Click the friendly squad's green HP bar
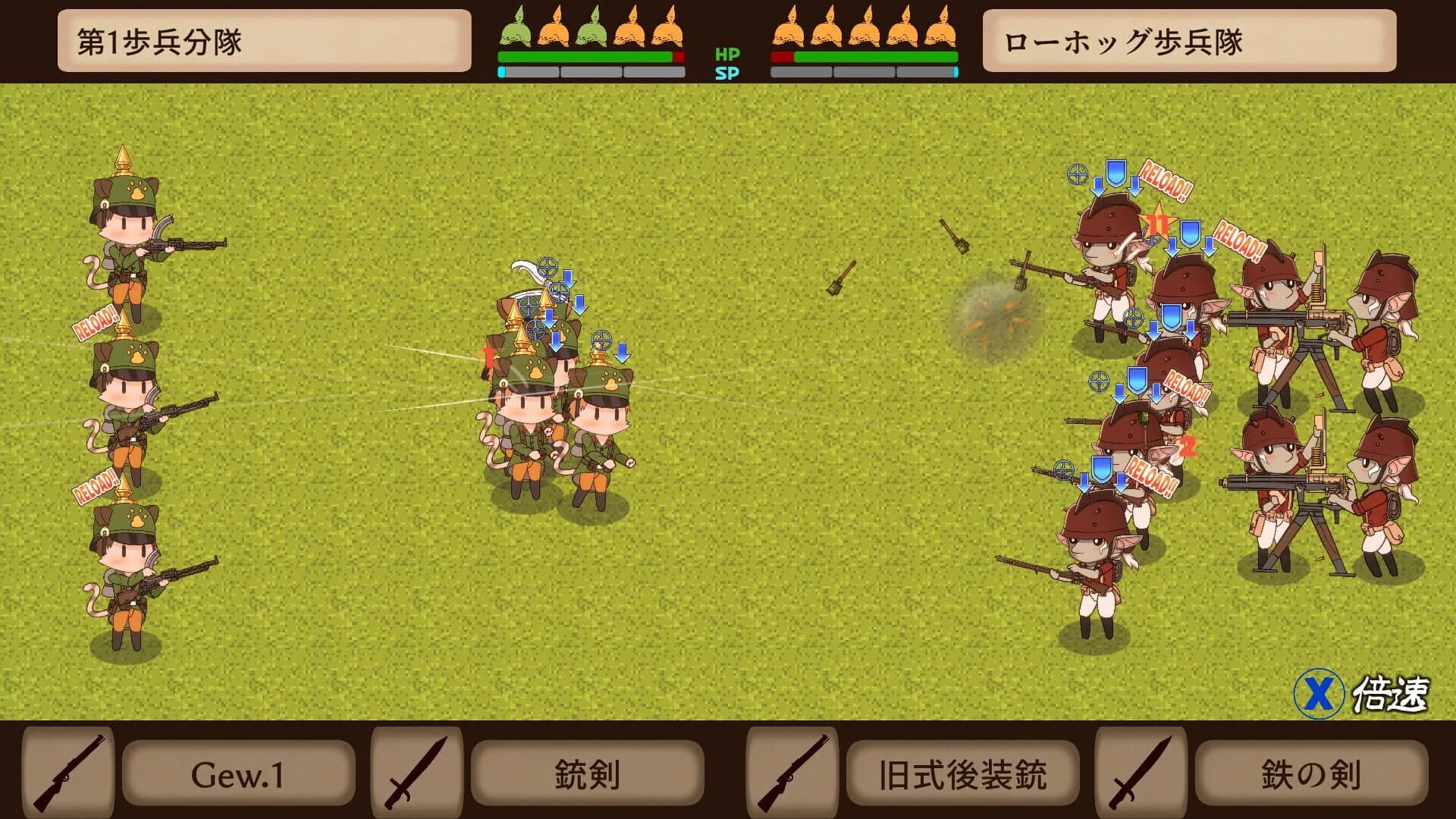 click(x=584, y=55)
